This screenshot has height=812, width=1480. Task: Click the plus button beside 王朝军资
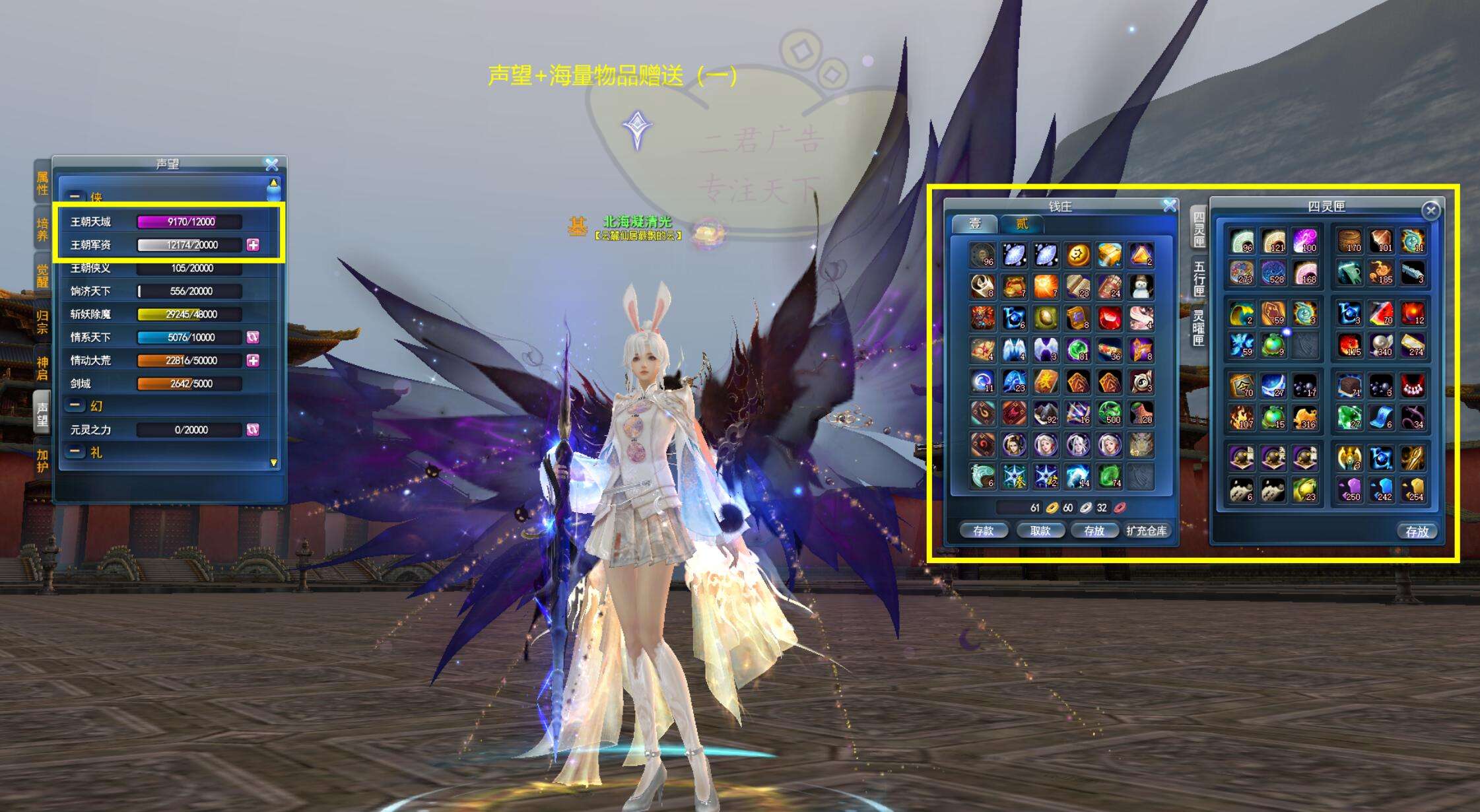[x=253, y=245]
